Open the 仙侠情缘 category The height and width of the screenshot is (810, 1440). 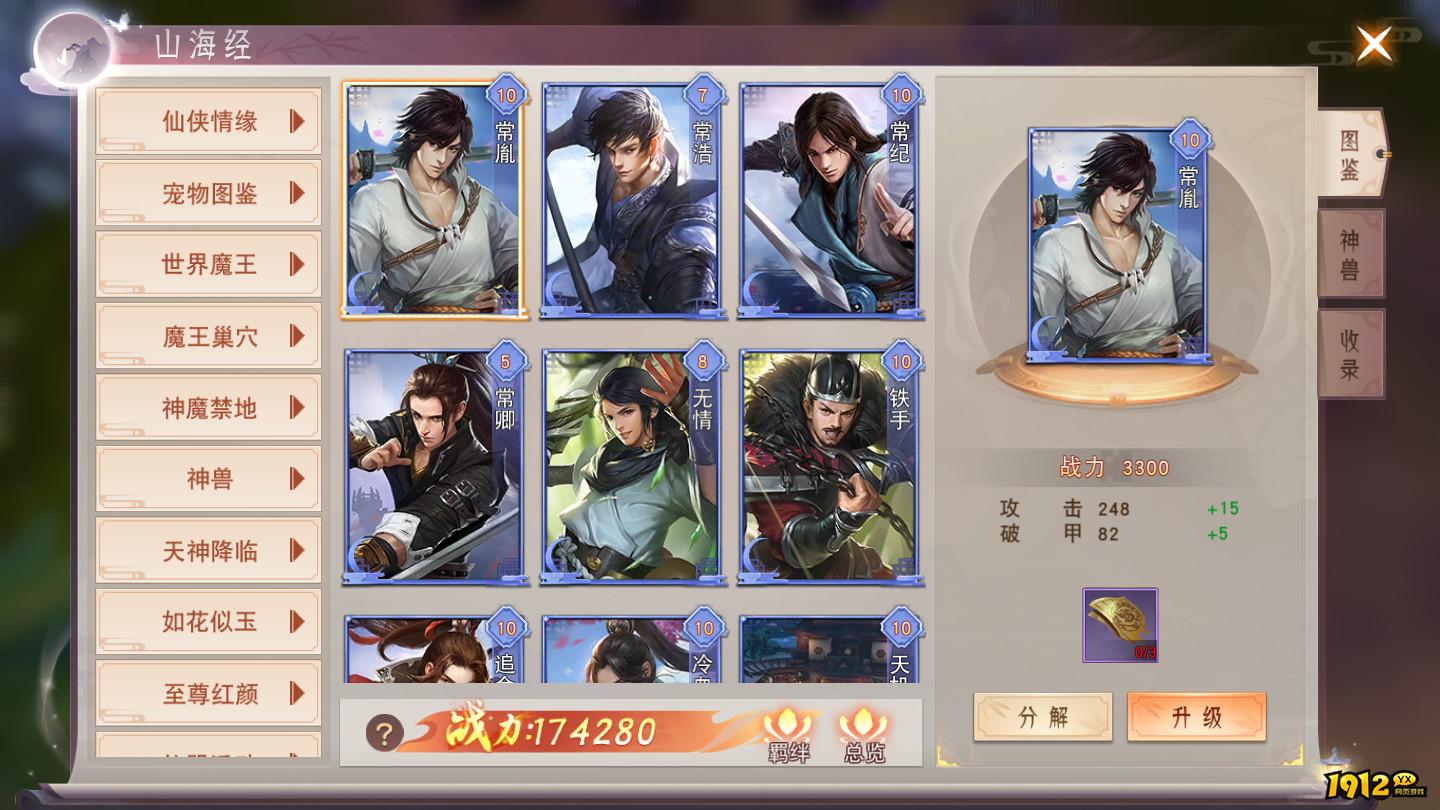click(x=208, y=121)
